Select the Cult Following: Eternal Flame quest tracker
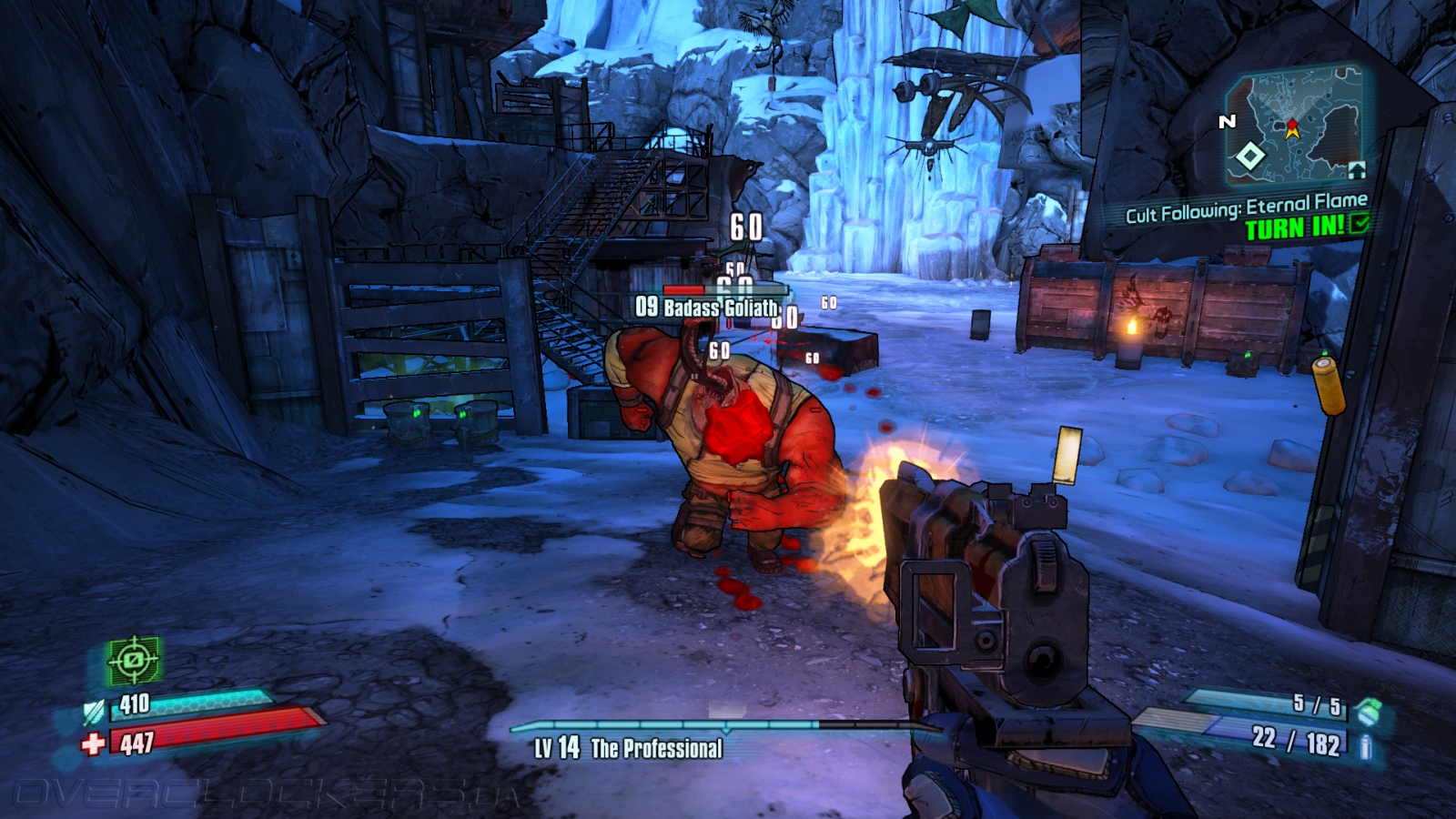 point(1246,207)
